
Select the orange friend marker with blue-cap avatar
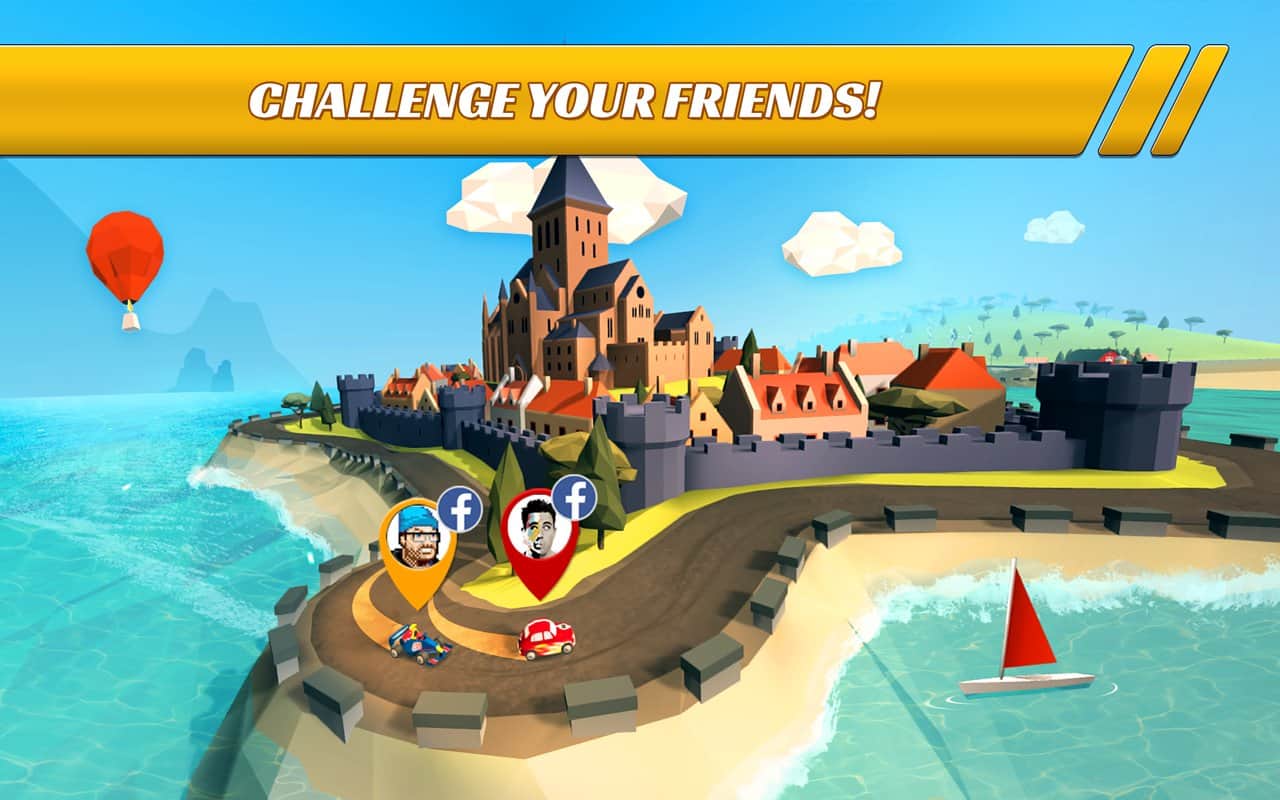[415, 545]
